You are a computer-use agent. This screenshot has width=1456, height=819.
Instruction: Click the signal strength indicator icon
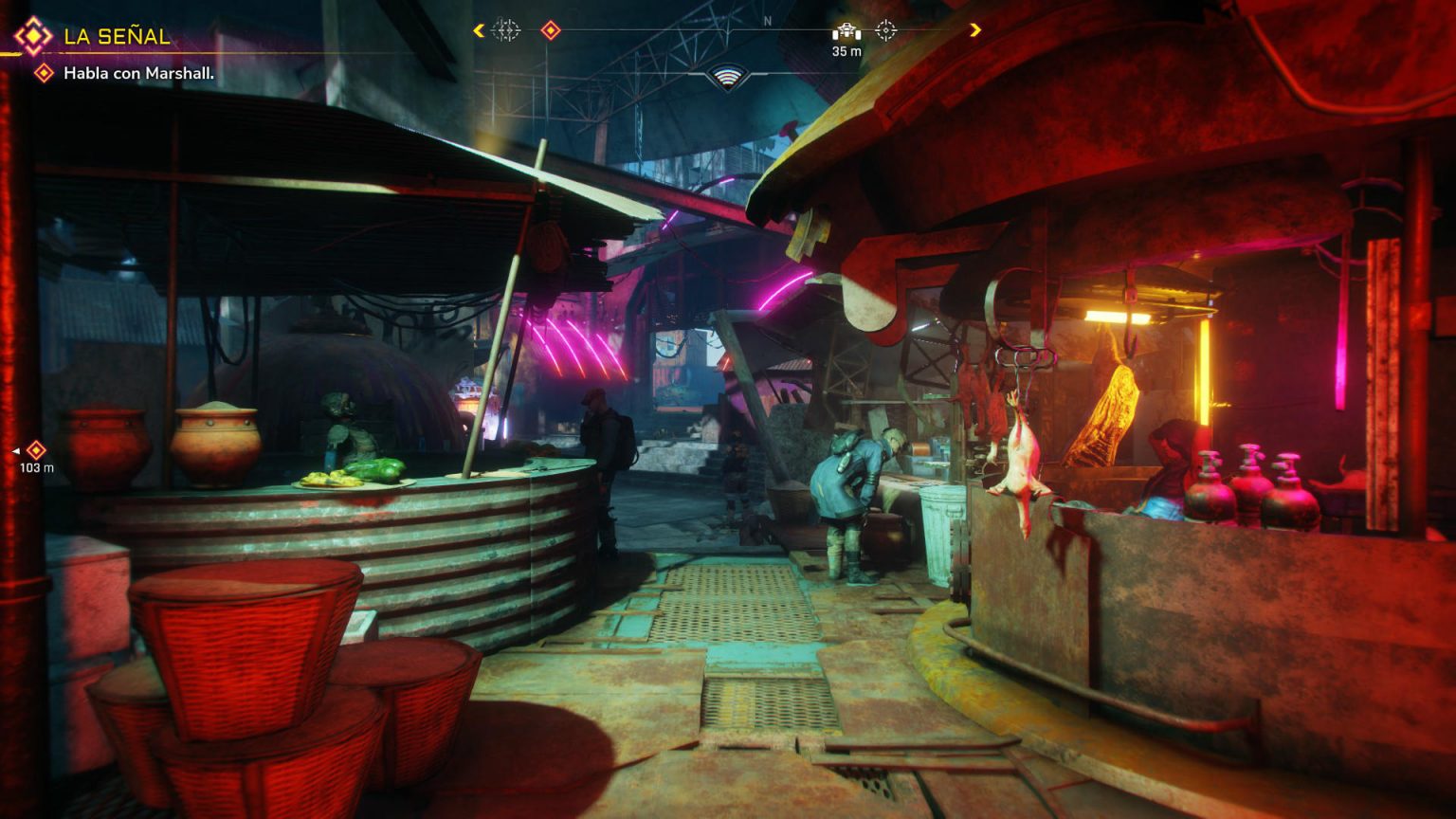pos(727,77)
